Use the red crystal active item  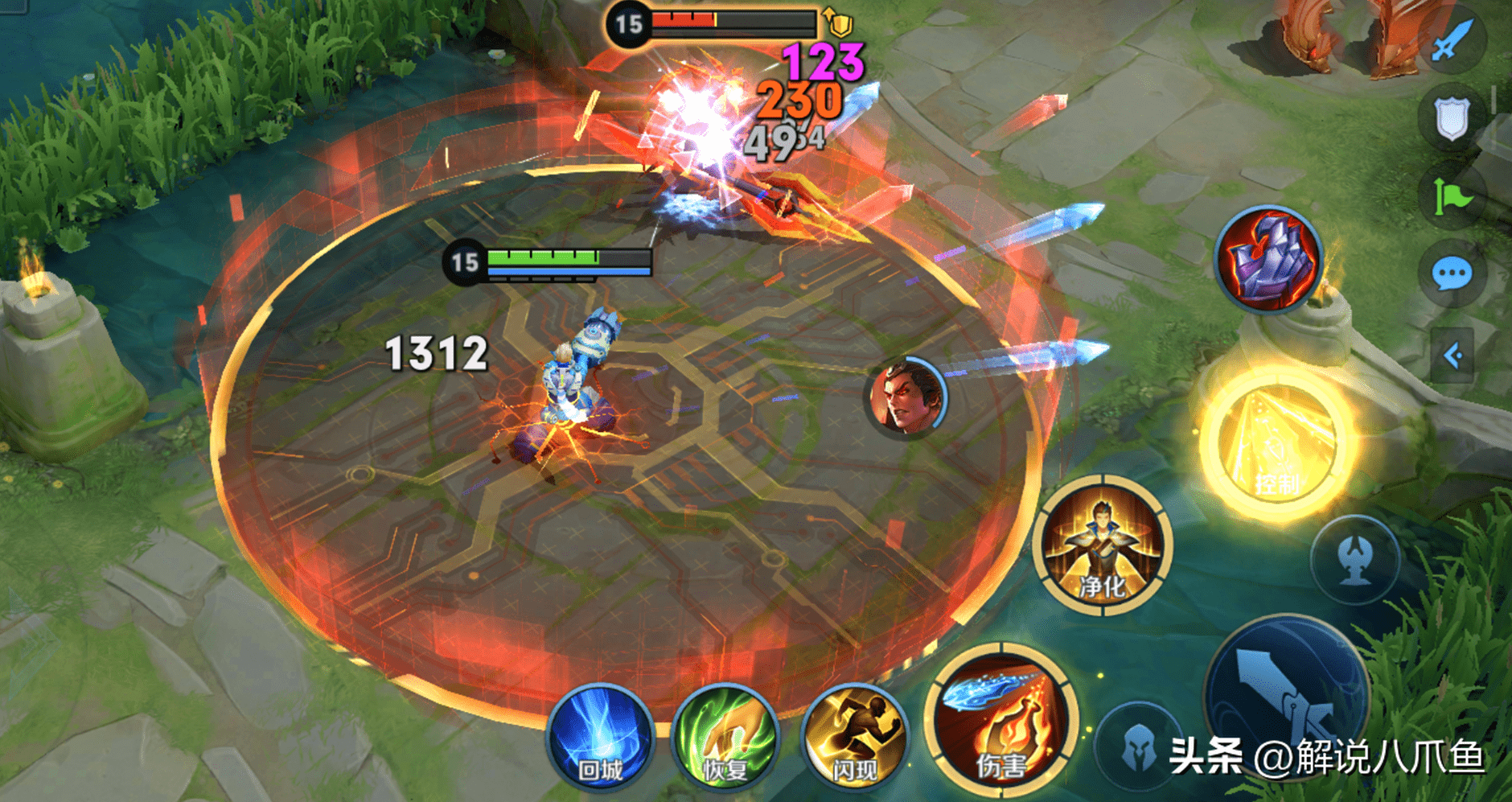click(1268, 259)
